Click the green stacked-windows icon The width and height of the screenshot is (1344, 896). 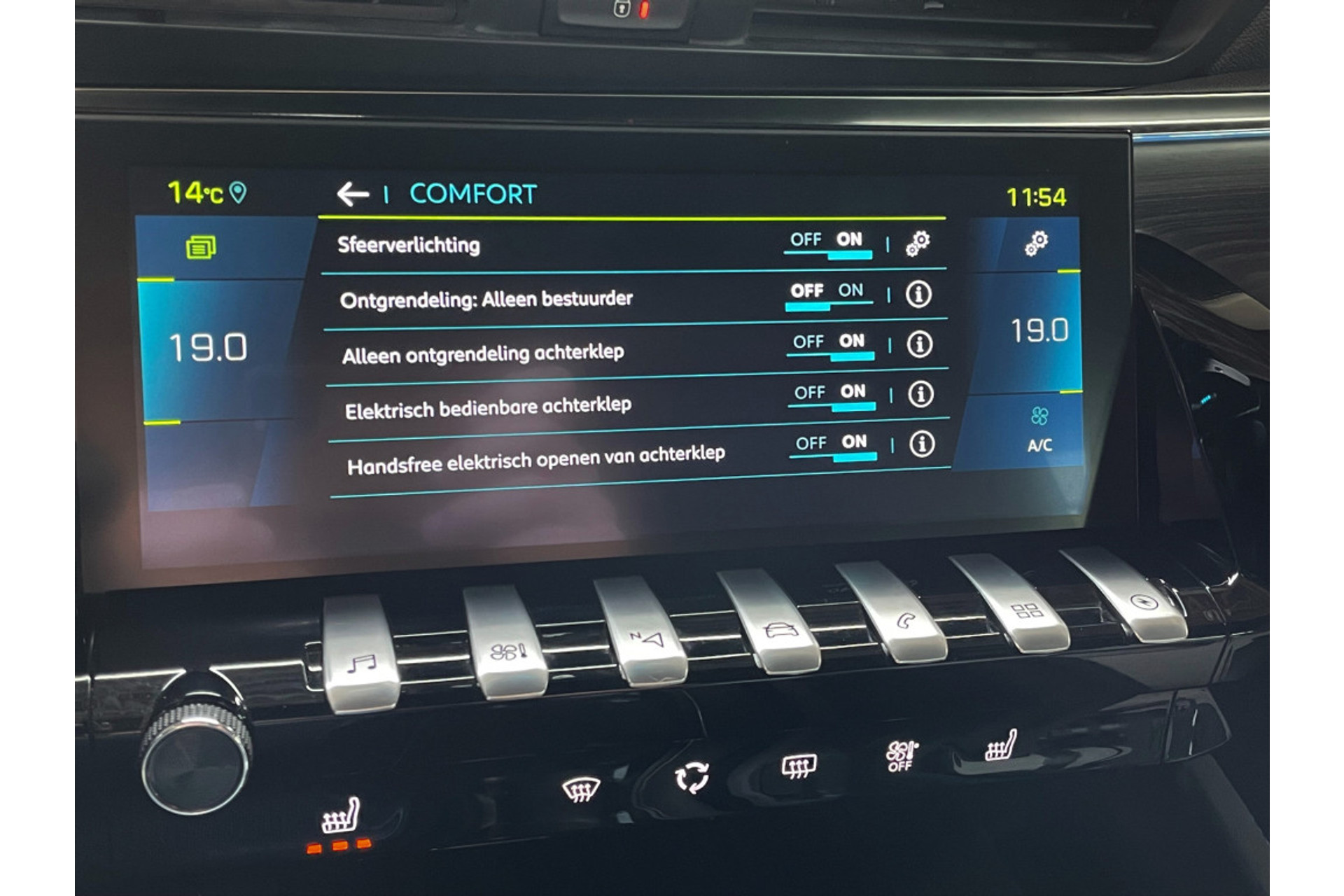click(201, 247)
